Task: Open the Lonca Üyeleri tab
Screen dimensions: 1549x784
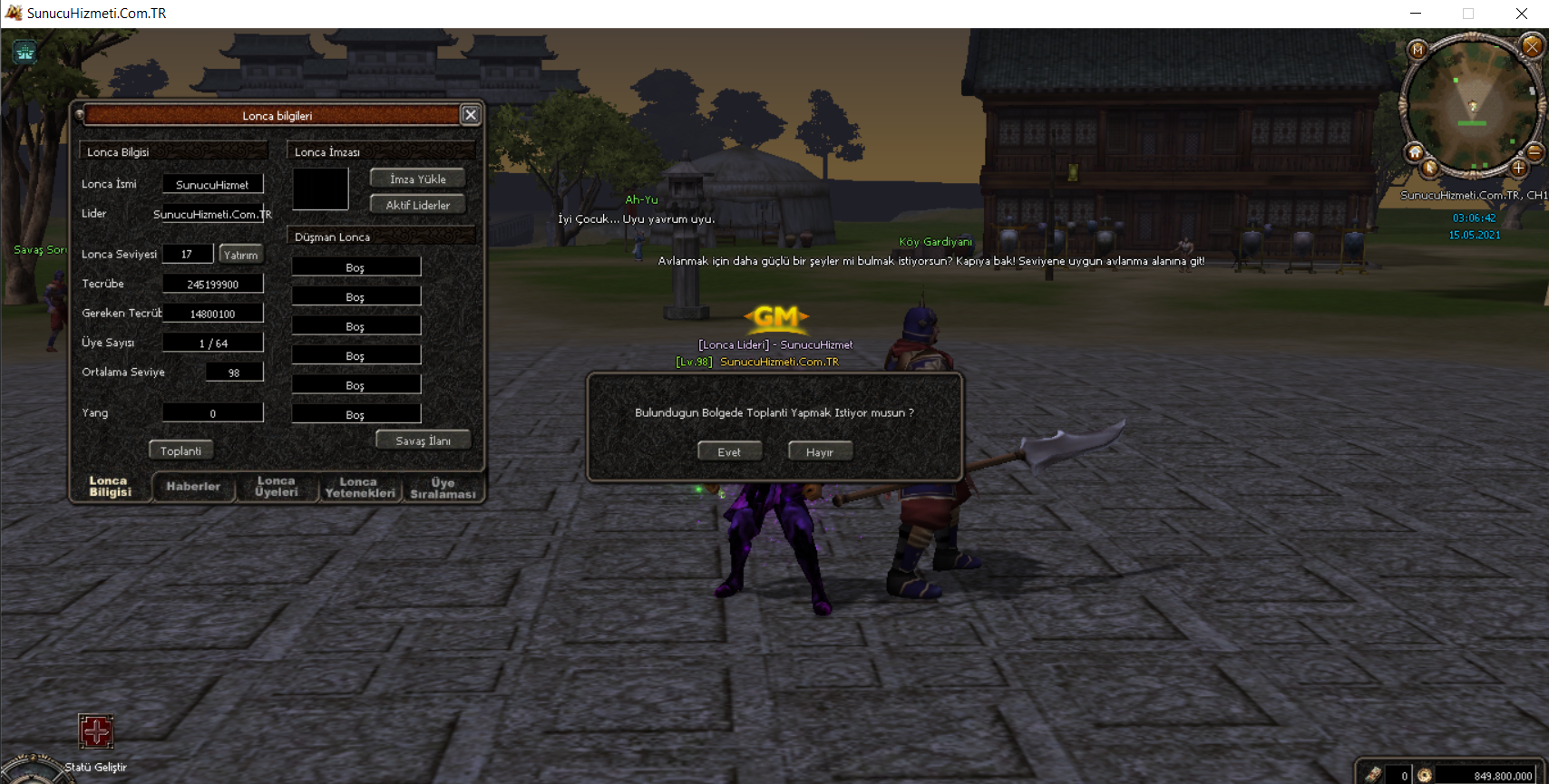Action: click(x=277, y=487)
